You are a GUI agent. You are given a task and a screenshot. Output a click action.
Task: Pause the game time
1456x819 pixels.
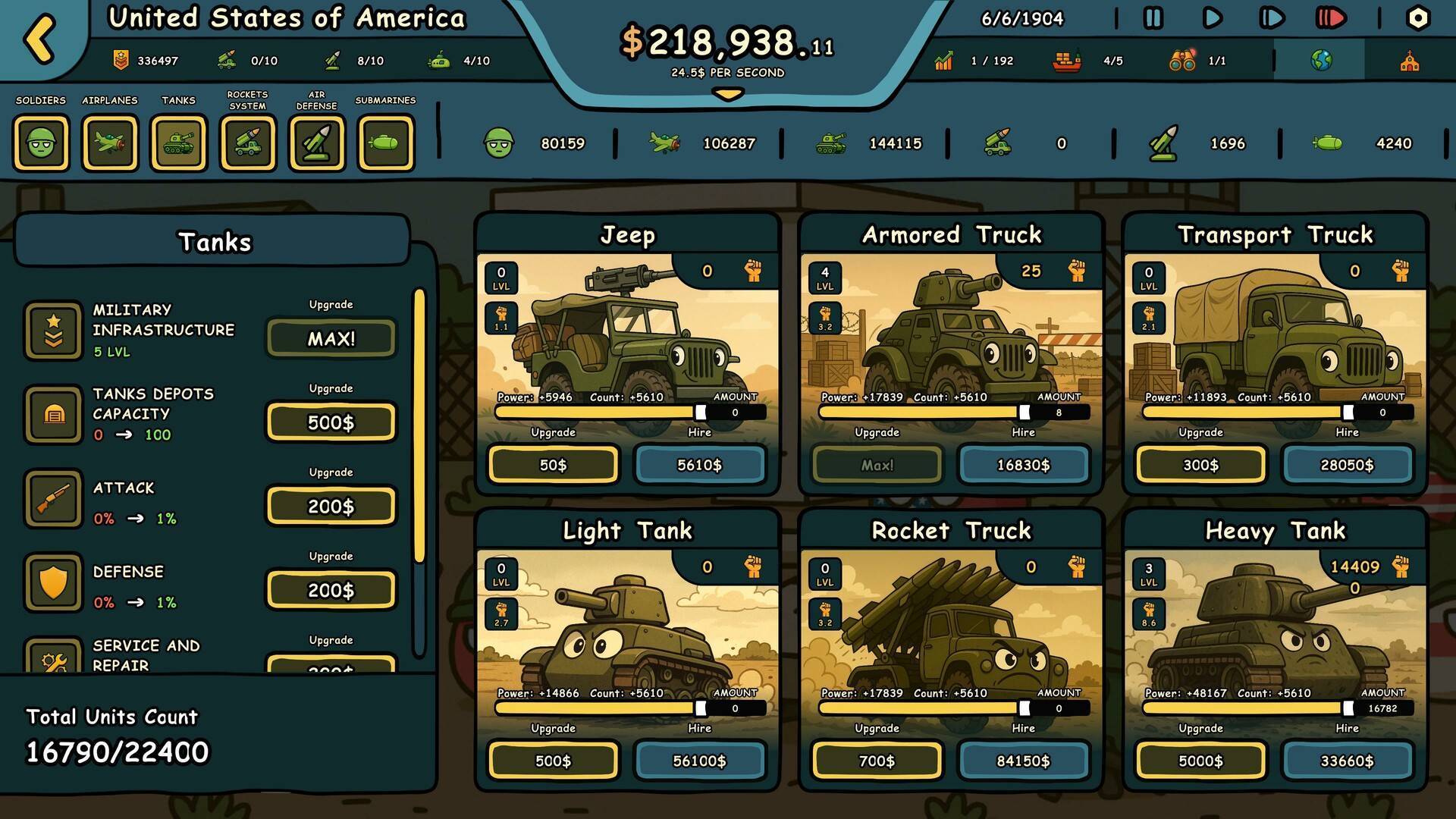pos(1153,18)
